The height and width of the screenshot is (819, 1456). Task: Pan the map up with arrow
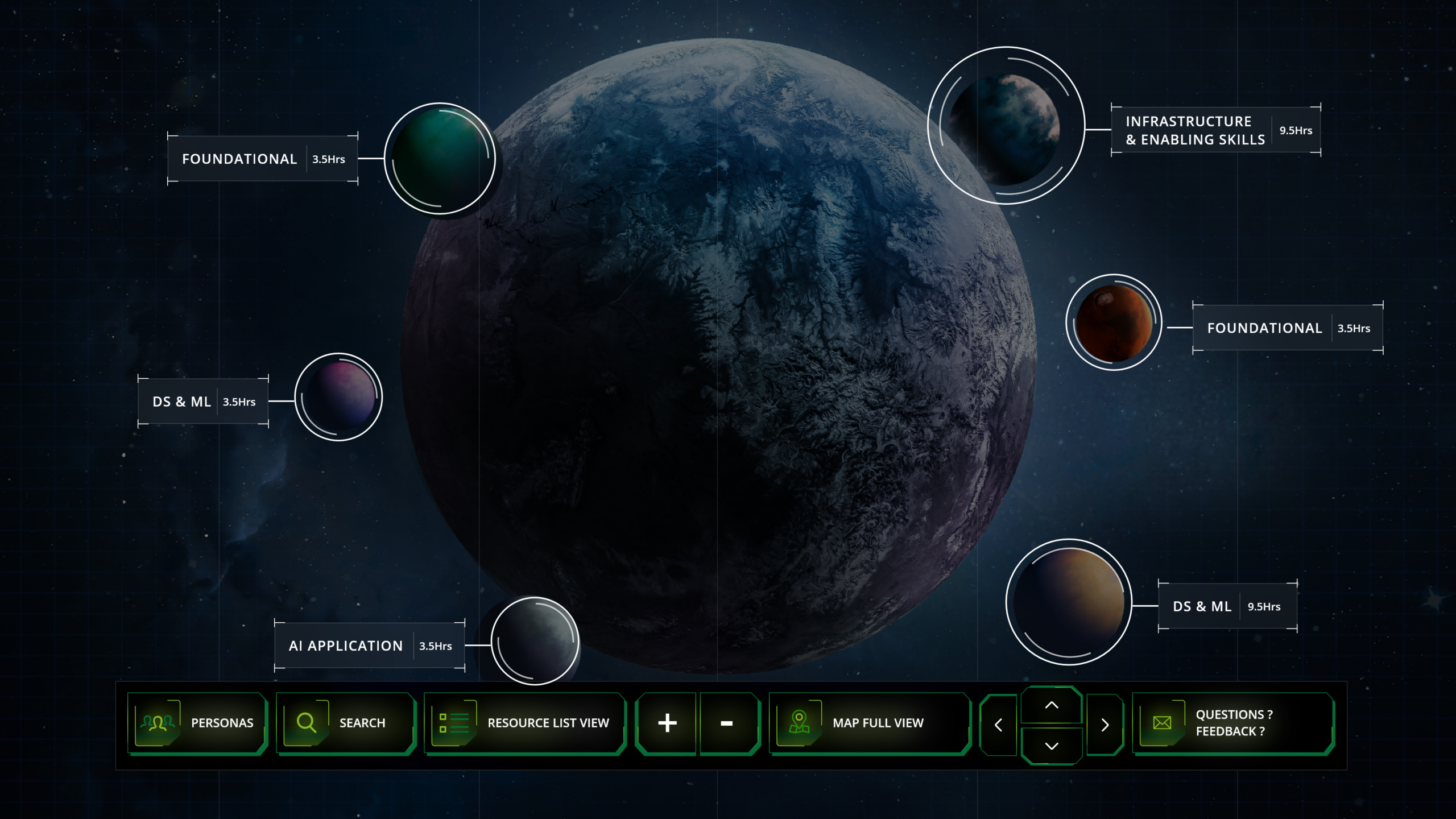point(1052,705)
